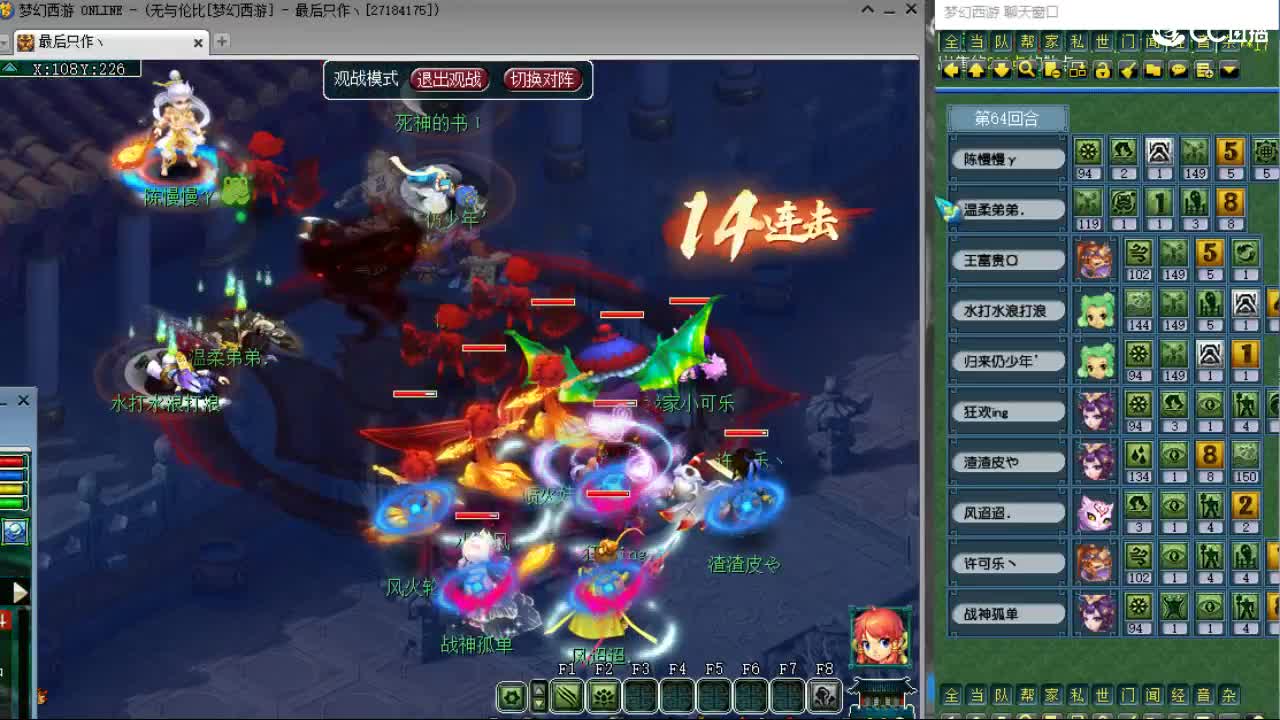
Task: Click the skill icon in the F8 slot
Action: [x=823, y=695]
